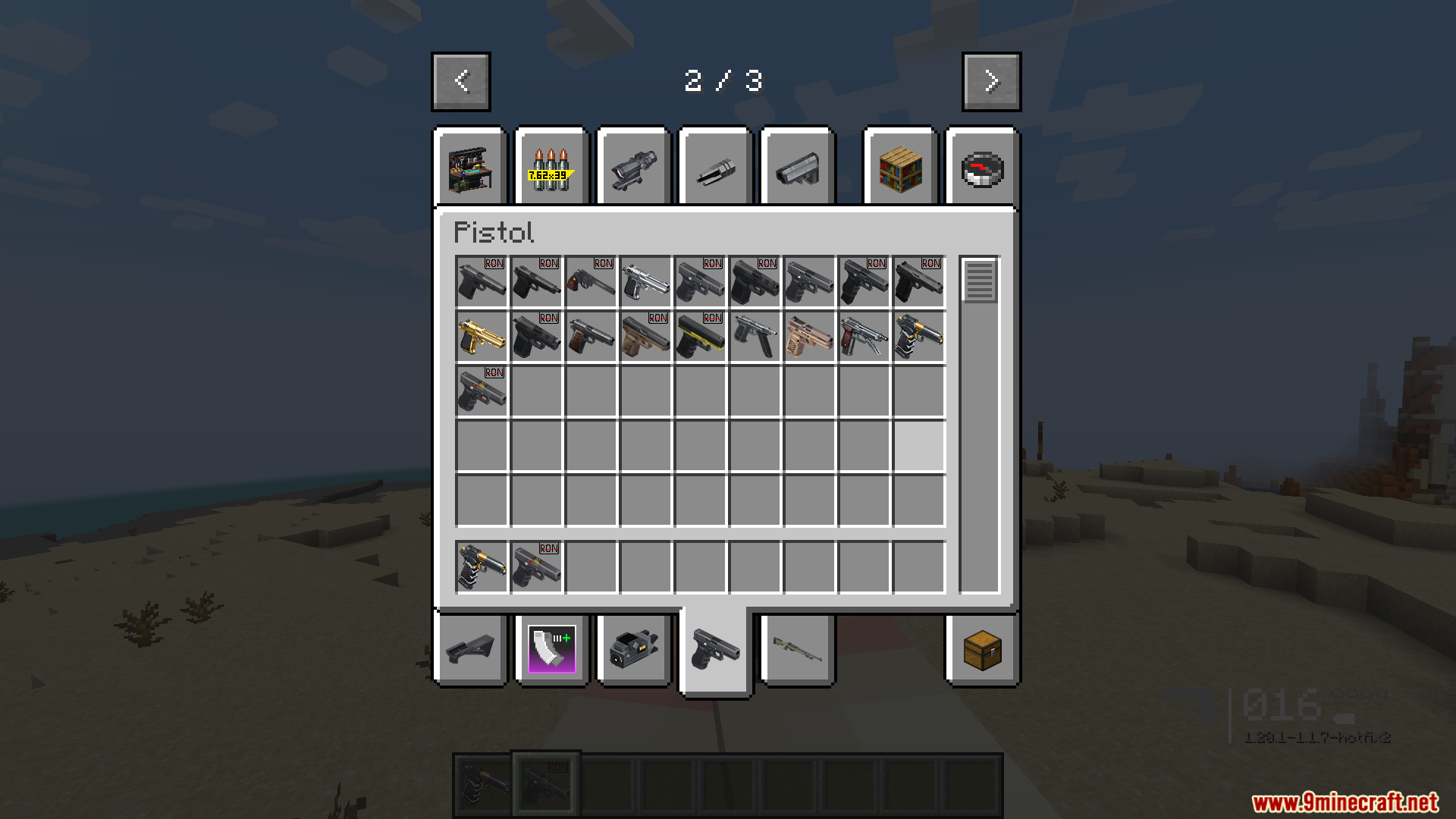Pick the golden Desert Eagle pistol

pyautogui.click(x=482, y=337)
